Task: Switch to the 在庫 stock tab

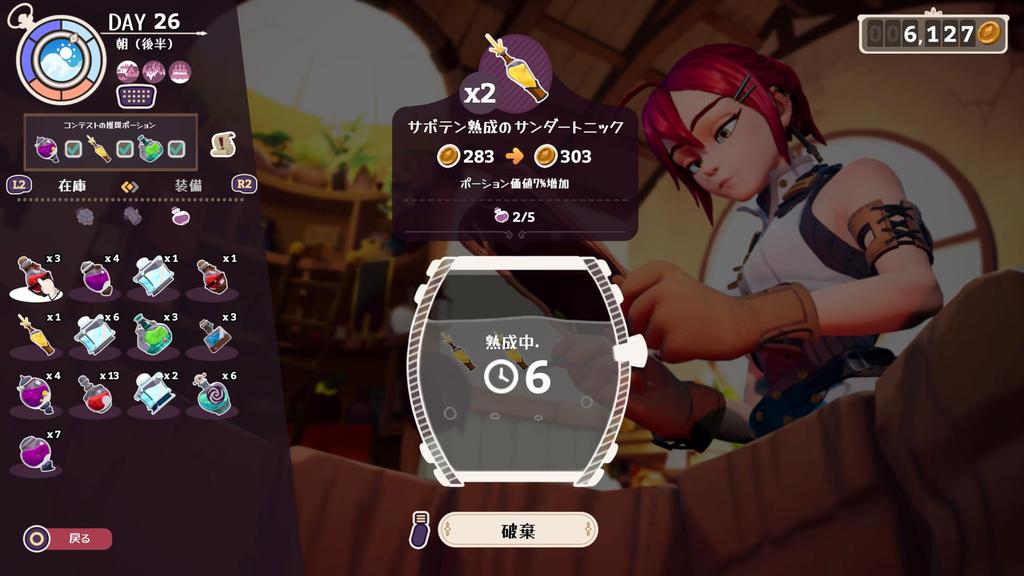Action: pyautogui.click(x=73, y=185)
